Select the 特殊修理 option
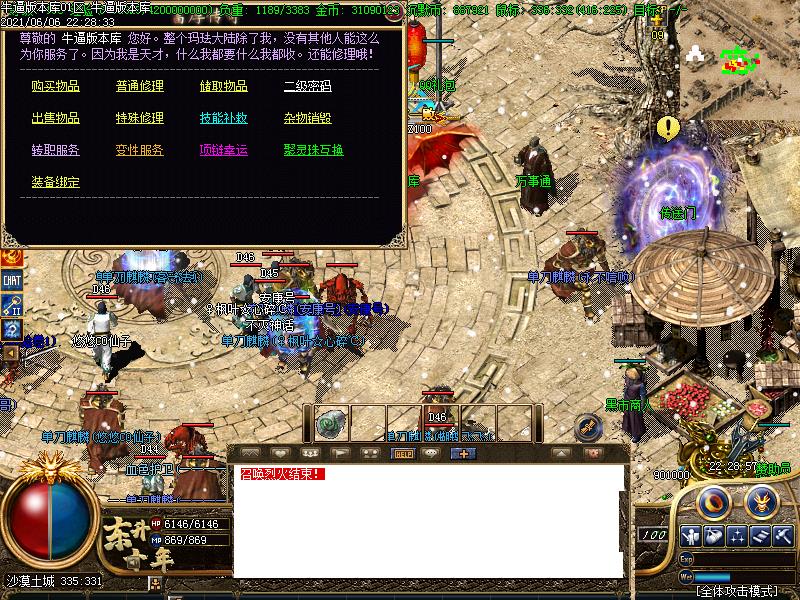 tap(139, 119)
